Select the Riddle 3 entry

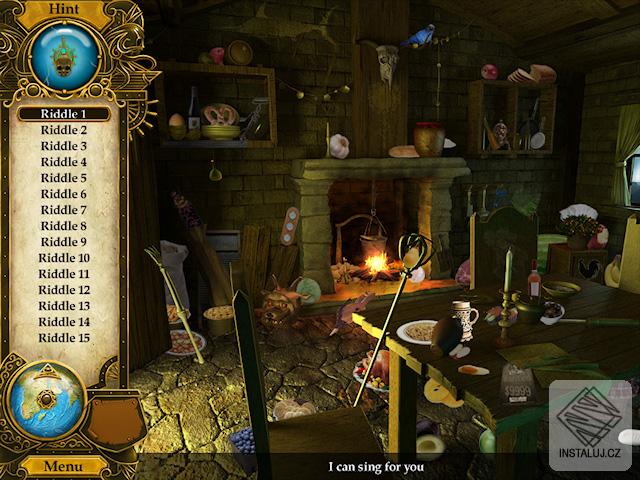[63, 146]
